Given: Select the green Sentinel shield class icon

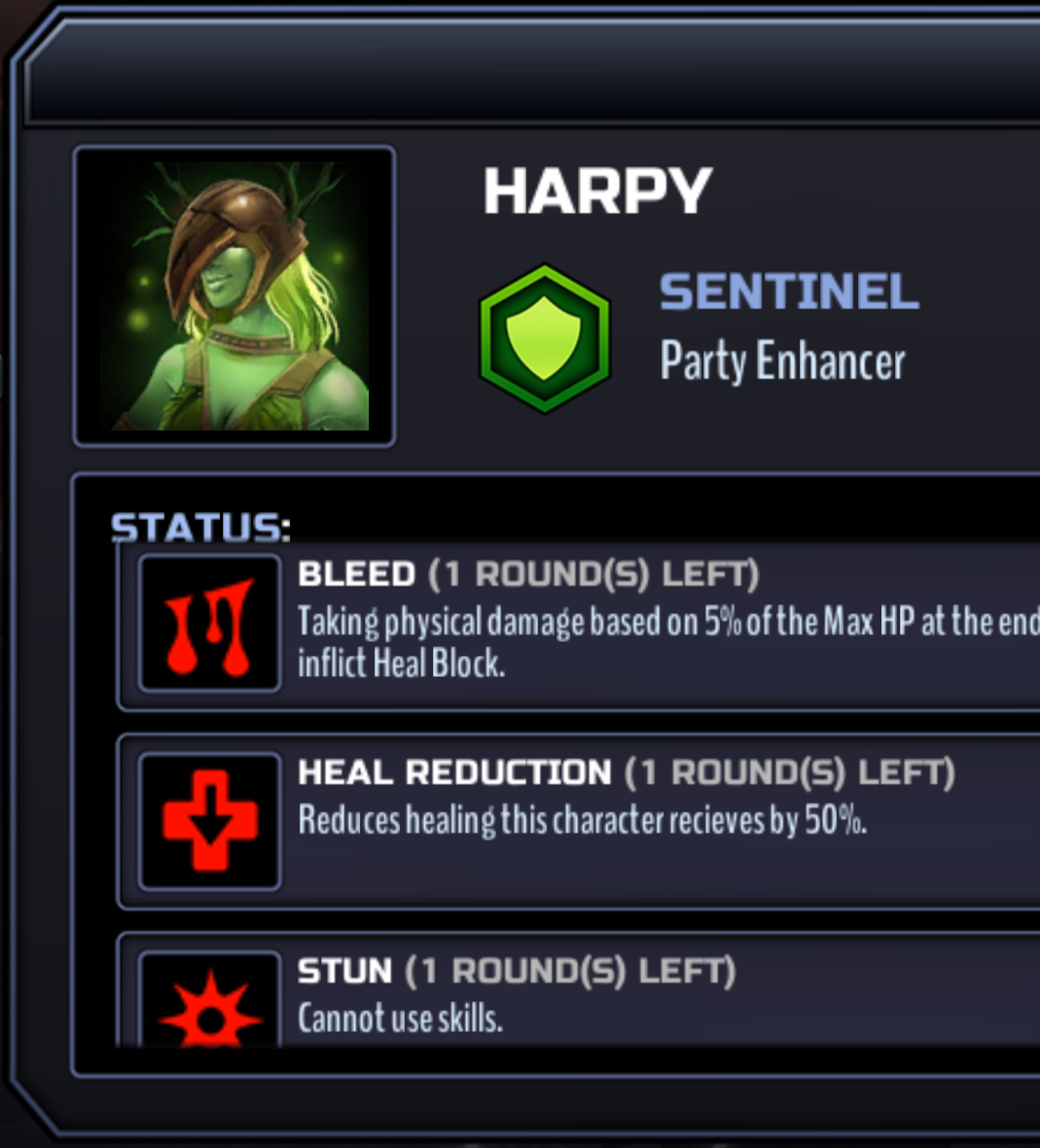Looking at the screenshot, I should coord(544,338).
